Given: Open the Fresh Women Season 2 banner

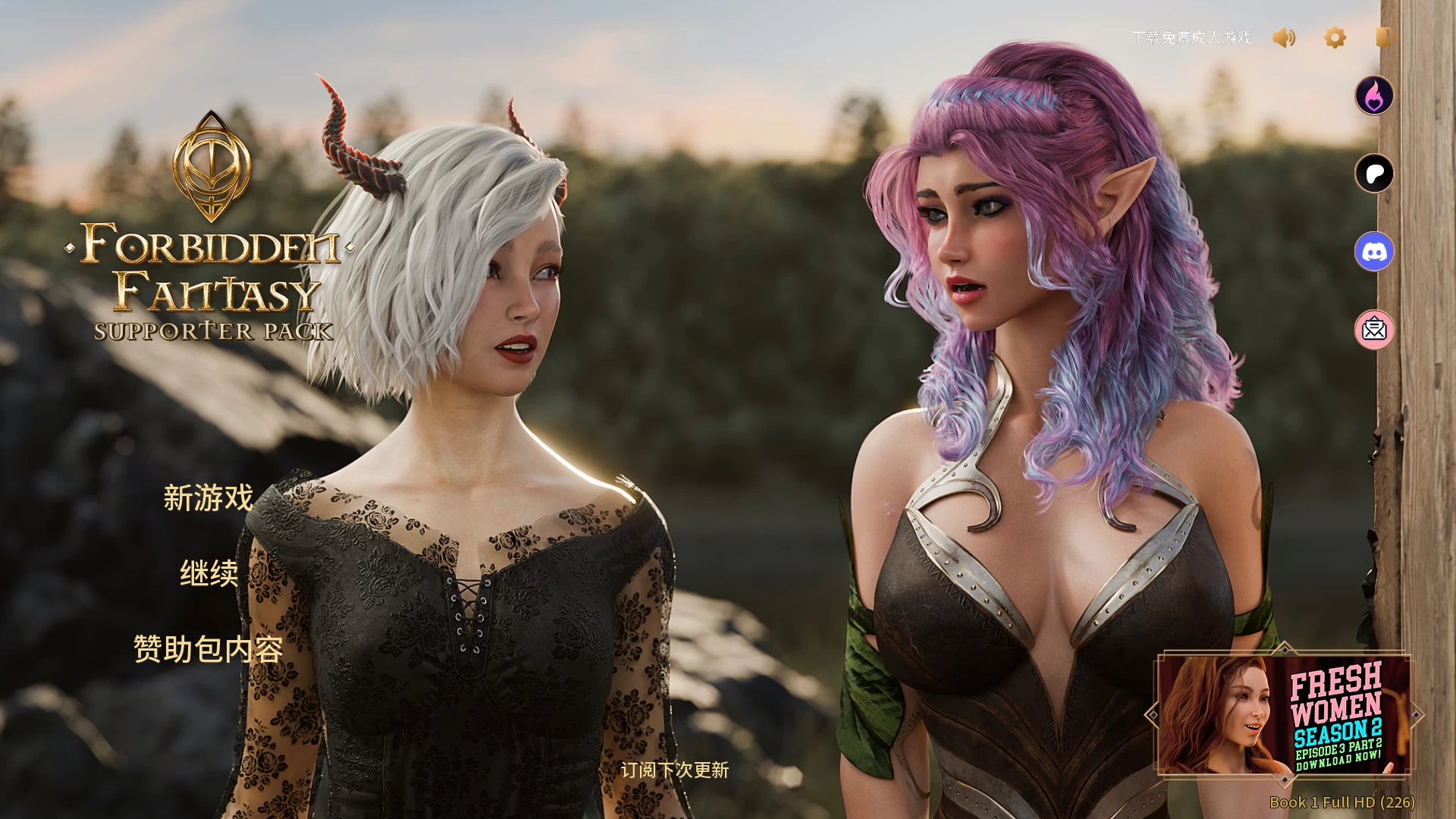Looking at the screenshot, I should click(x=1283, y=714).
